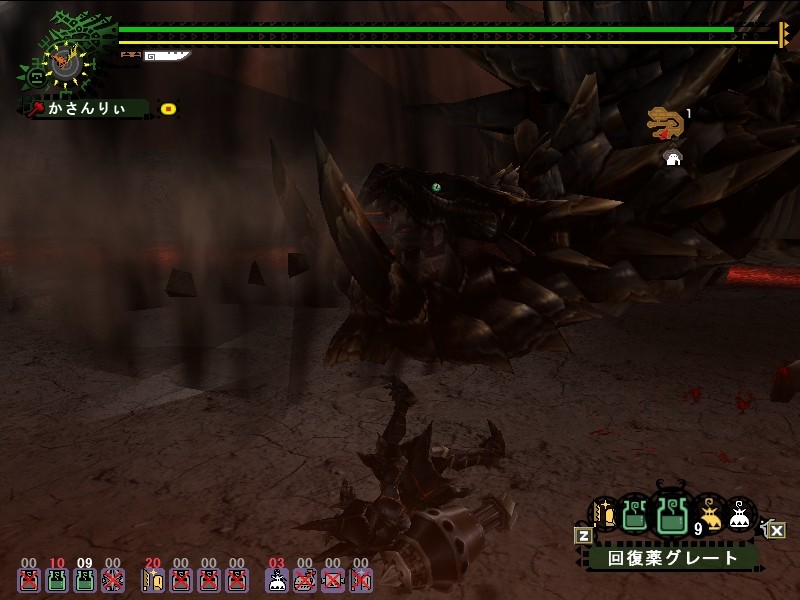The image size is (800, 600).
Task: Use the yellow shortcut item with count 20
Action: click(153, 579)
